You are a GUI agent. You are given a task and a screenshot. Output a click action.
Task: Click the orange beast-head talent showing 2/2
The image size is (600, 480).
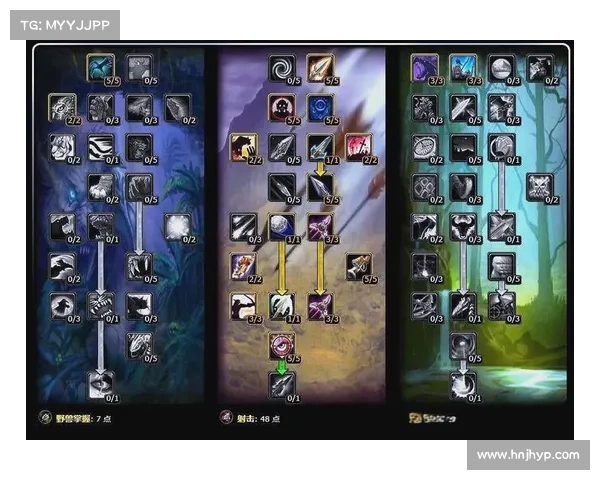click(243, 147)
